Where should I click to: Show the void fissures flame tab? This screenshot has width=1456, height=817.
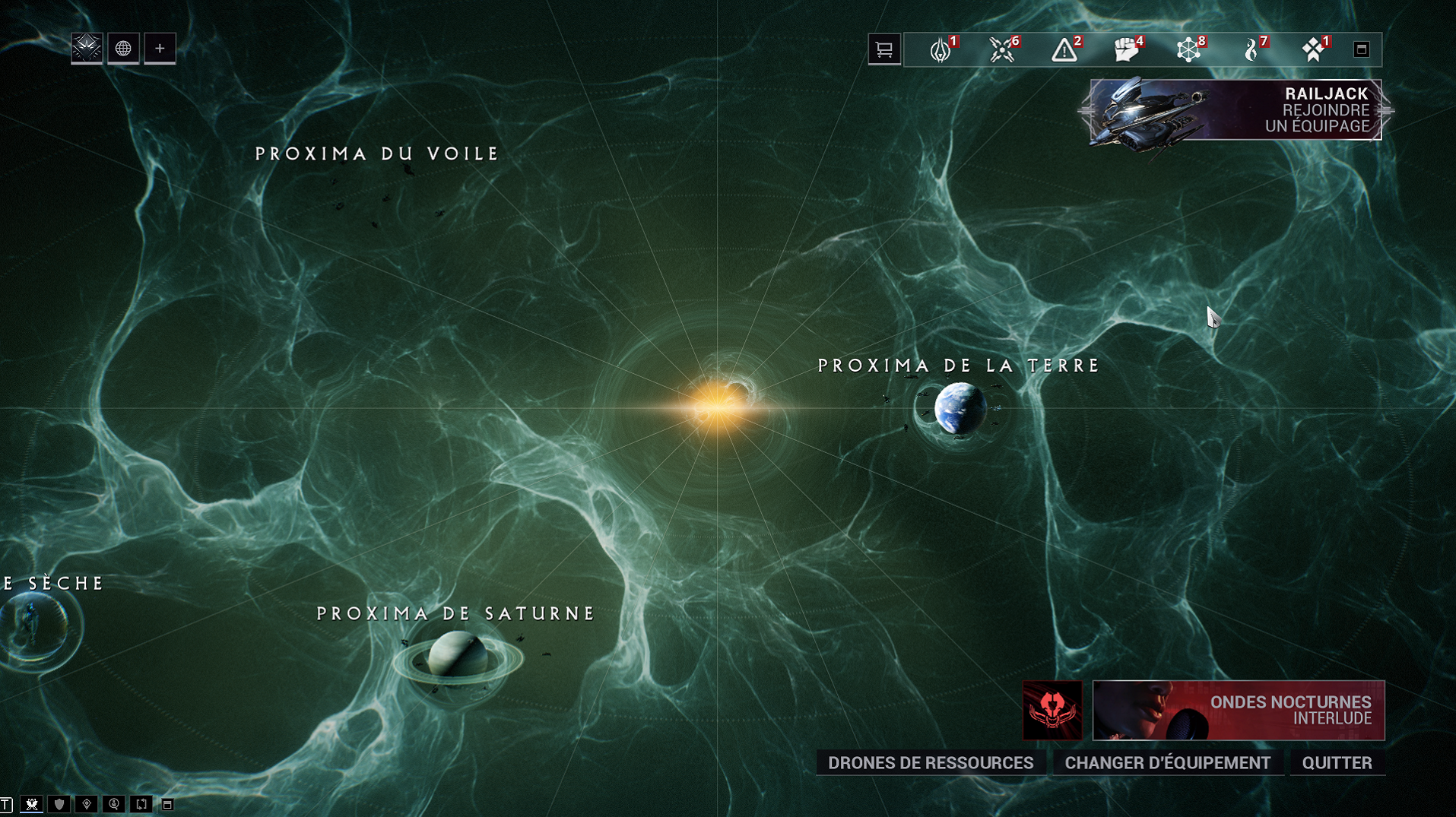pos(1251,49)
